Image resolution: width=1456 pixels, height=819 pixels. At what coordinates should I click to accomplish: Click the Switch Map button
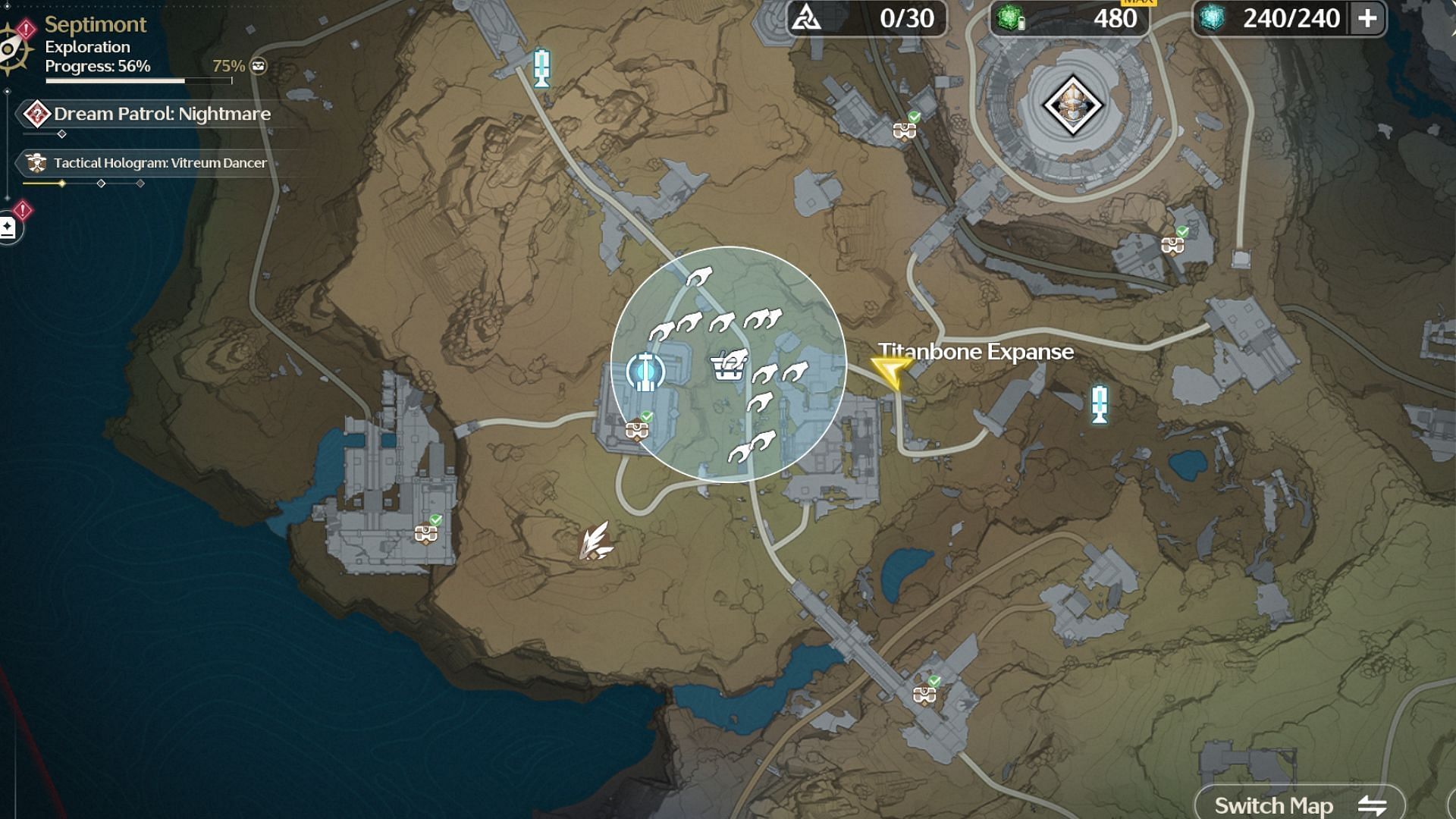pos(1299,805)
